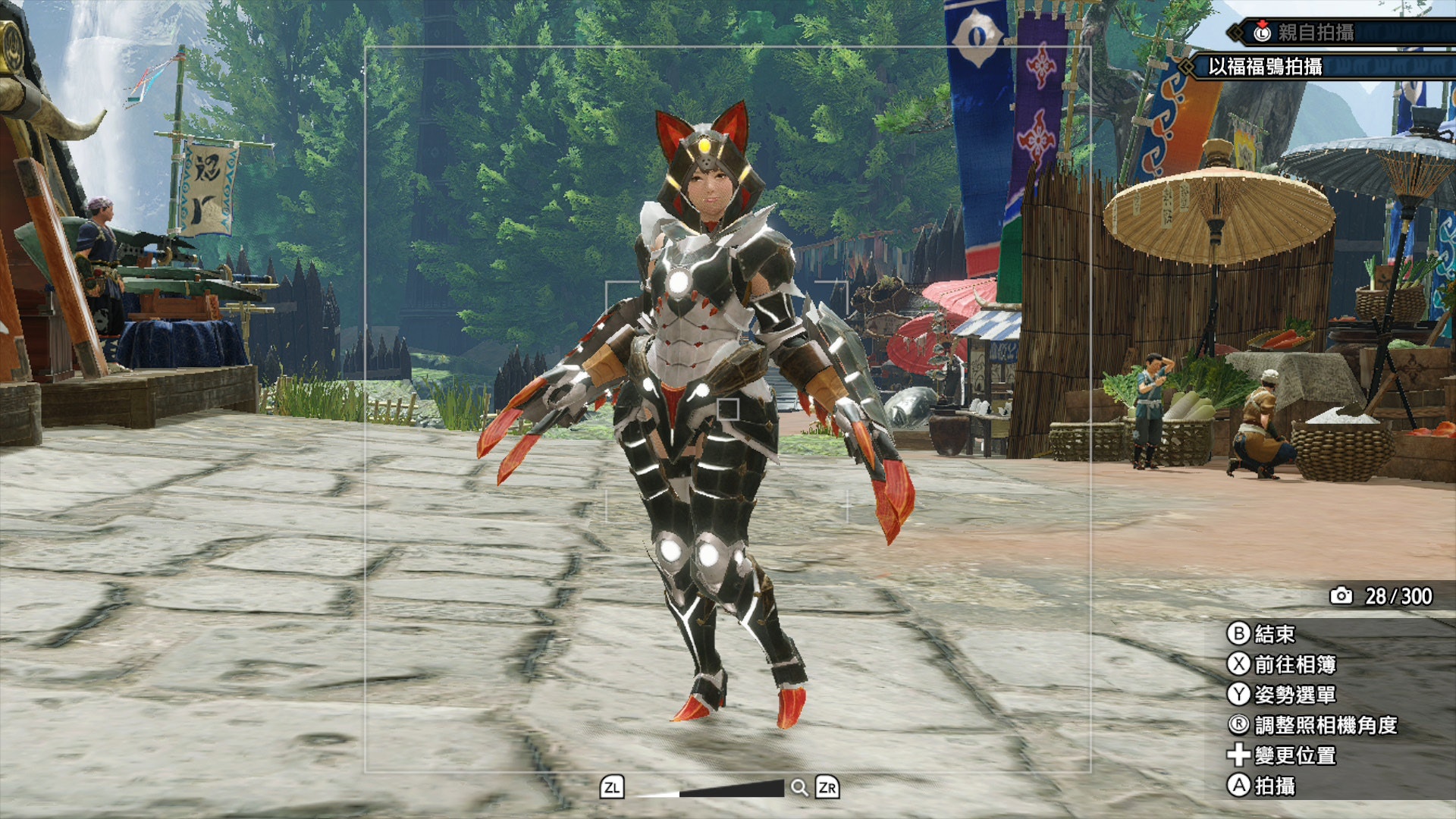Switch to 親自拍攝 shooting mode

coord(1316,33)
